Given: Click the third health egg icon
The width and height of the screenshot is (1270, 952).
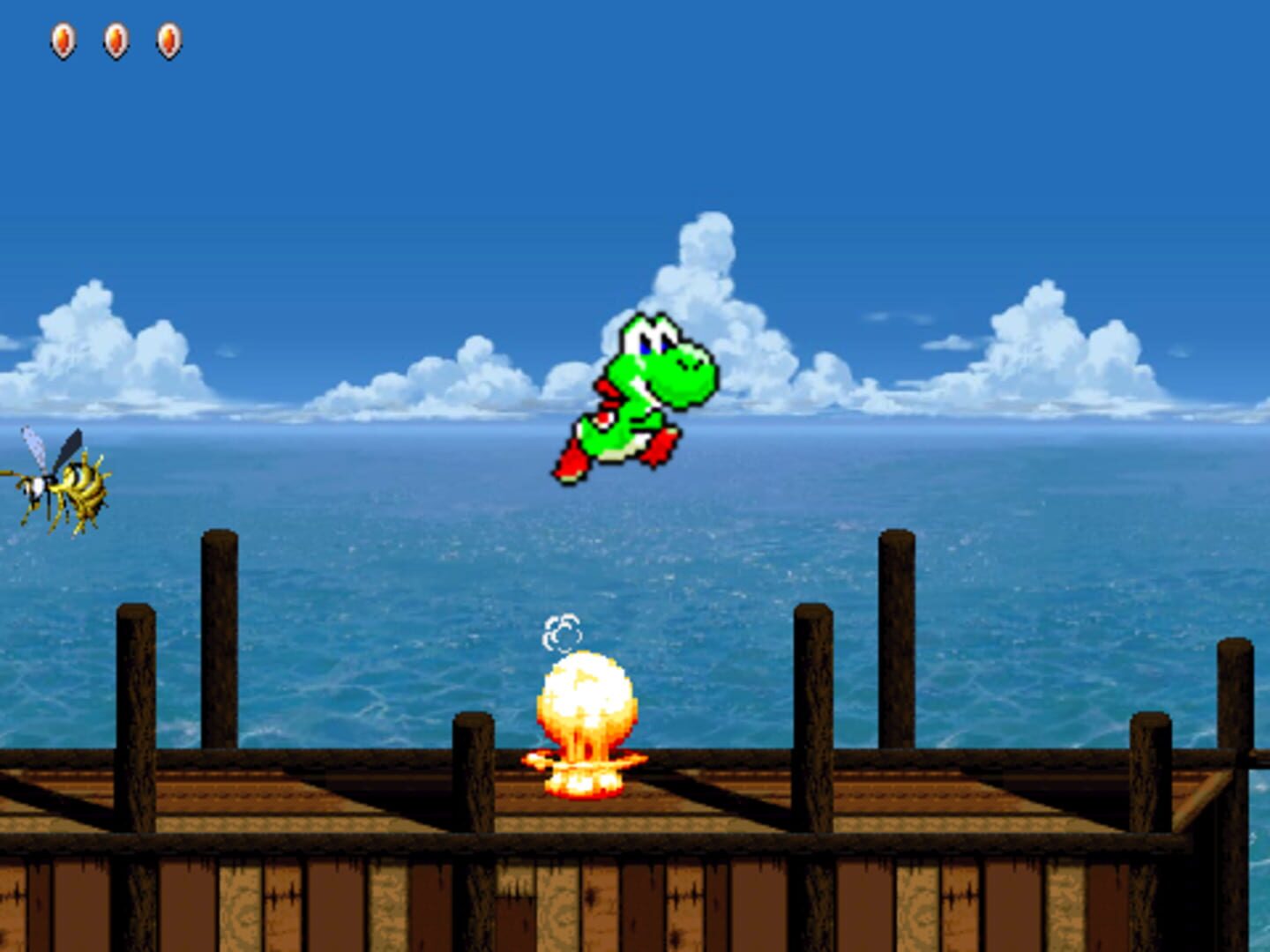Looking at the screenshot, I should (x=166, y=39).
